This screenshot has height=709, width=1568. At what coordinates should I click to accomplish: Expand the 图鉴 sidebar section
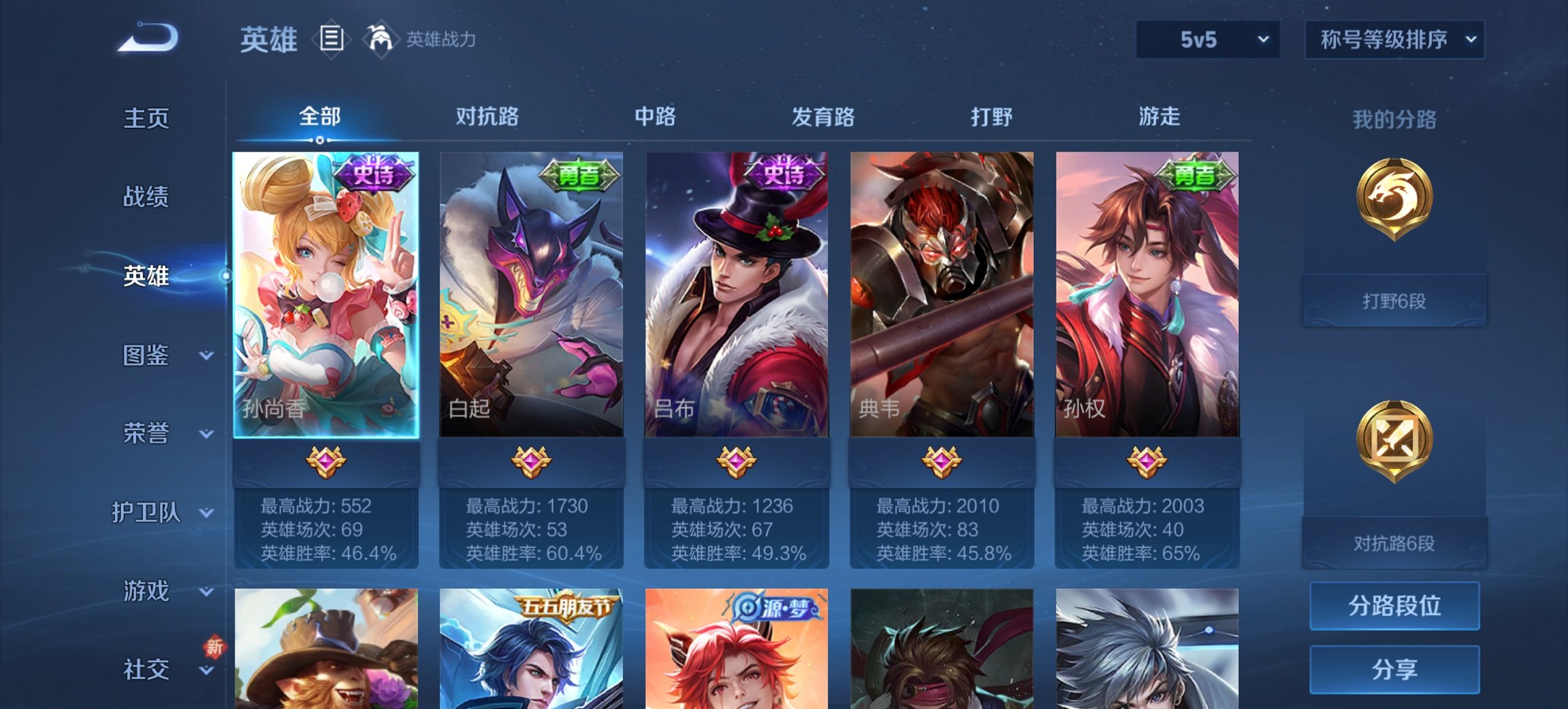(x=147, y=356)
